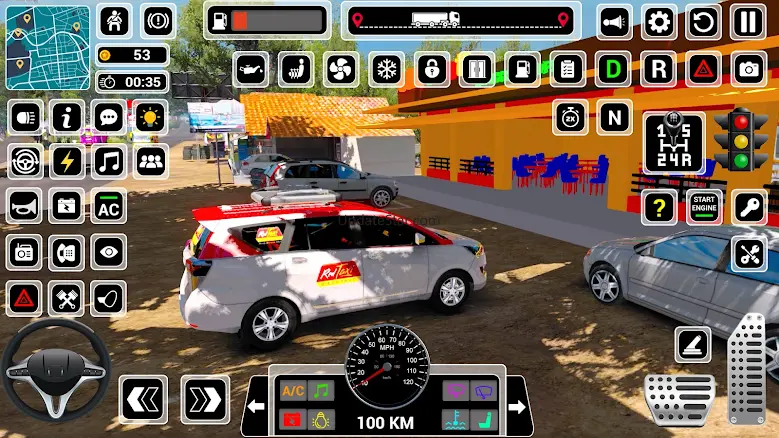Step on the brake pedal

[x=679, y=397]
